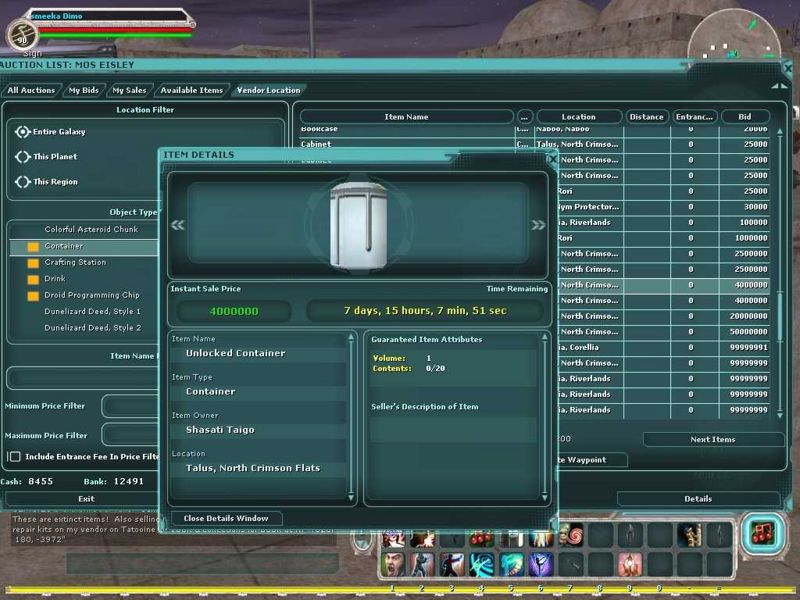Click the radar minimap
Screen dimensions: 800x600
(735, 41)
